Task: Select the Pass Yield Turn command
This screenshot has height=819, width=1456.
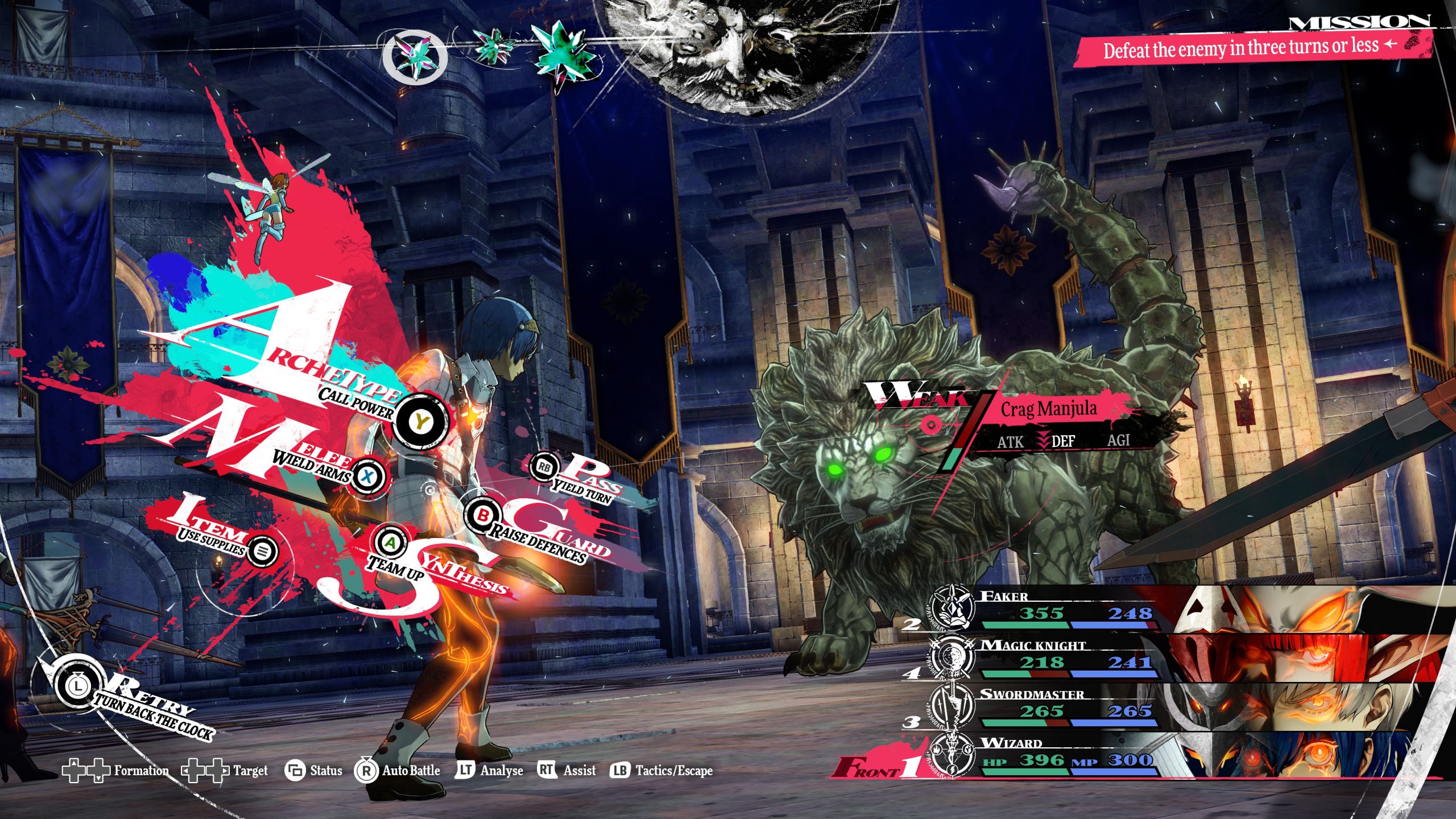Action: tap(544, 467)
